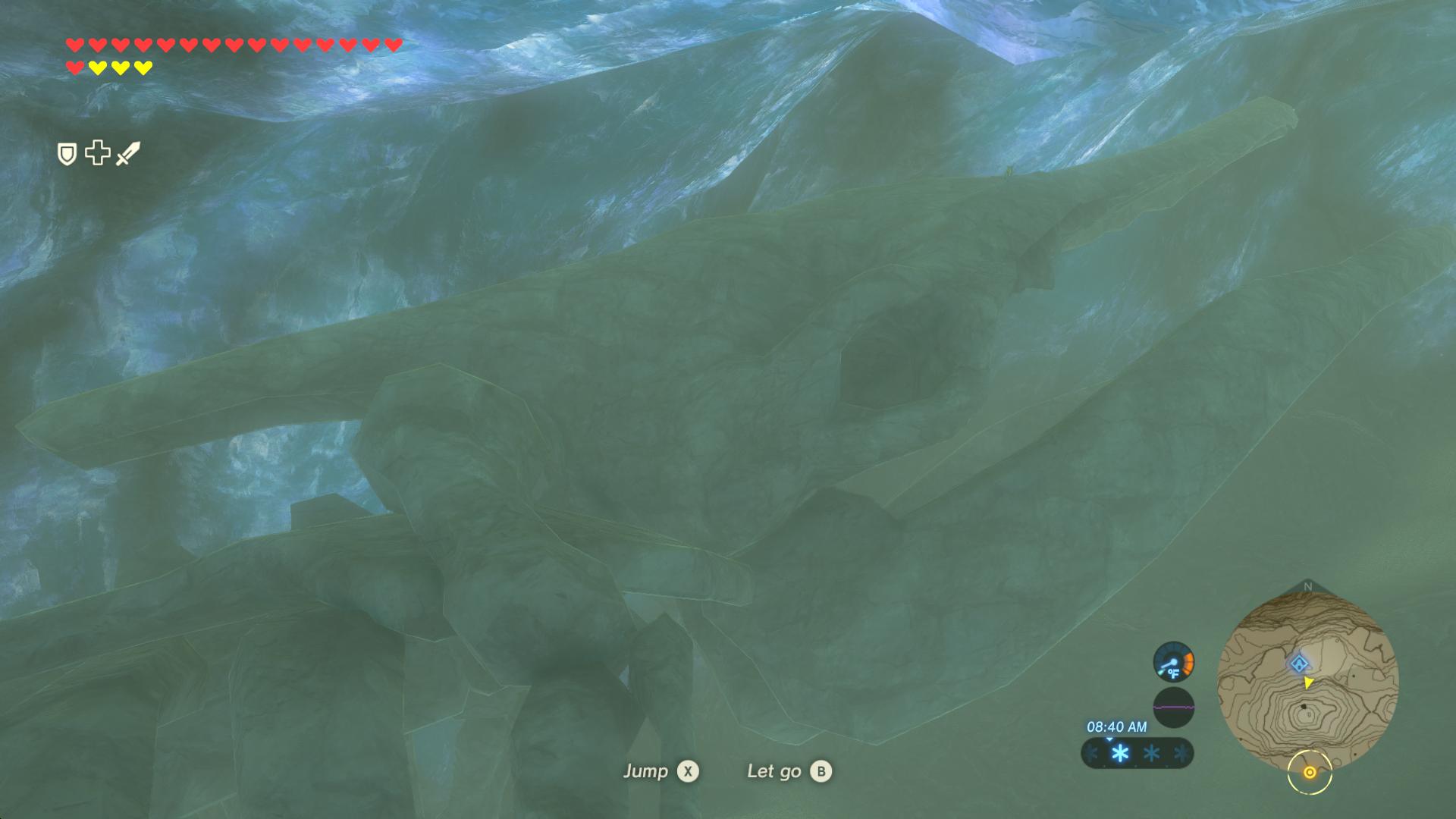Click the purple noise meter circle
This screenshot has width=1456, height=819.
(1174, 708)
